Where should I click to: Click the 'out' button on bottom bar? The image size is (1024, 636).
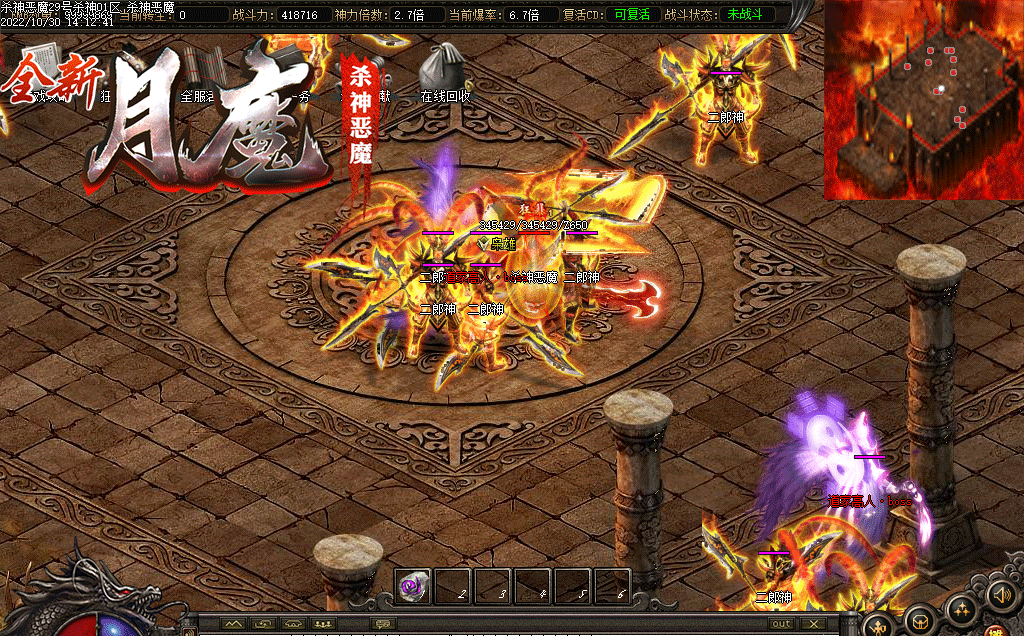click(x=781, y=624)
